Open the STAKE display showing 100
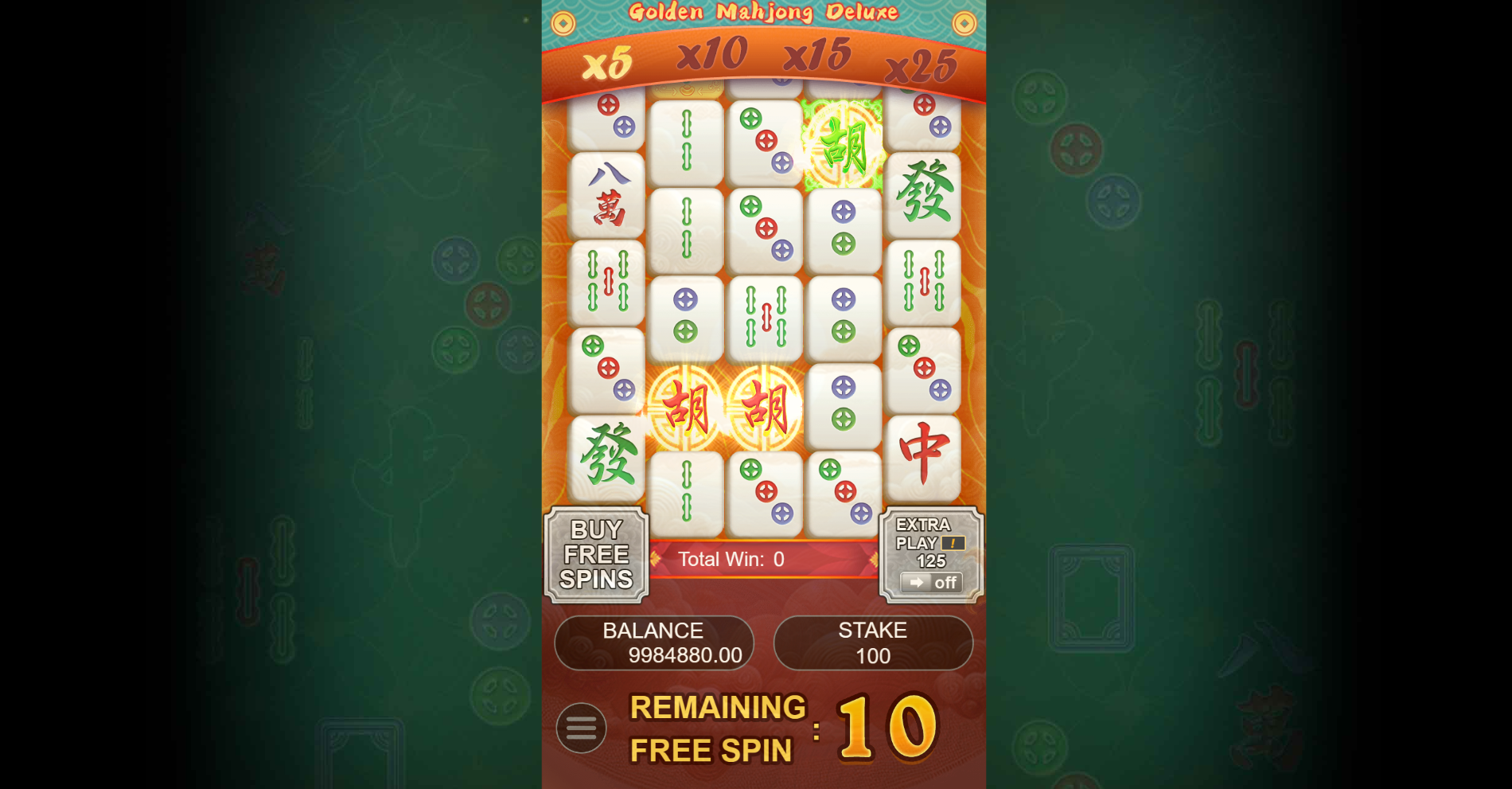The height and width of the screenshot is (789, 1512). tap(873, 643)
